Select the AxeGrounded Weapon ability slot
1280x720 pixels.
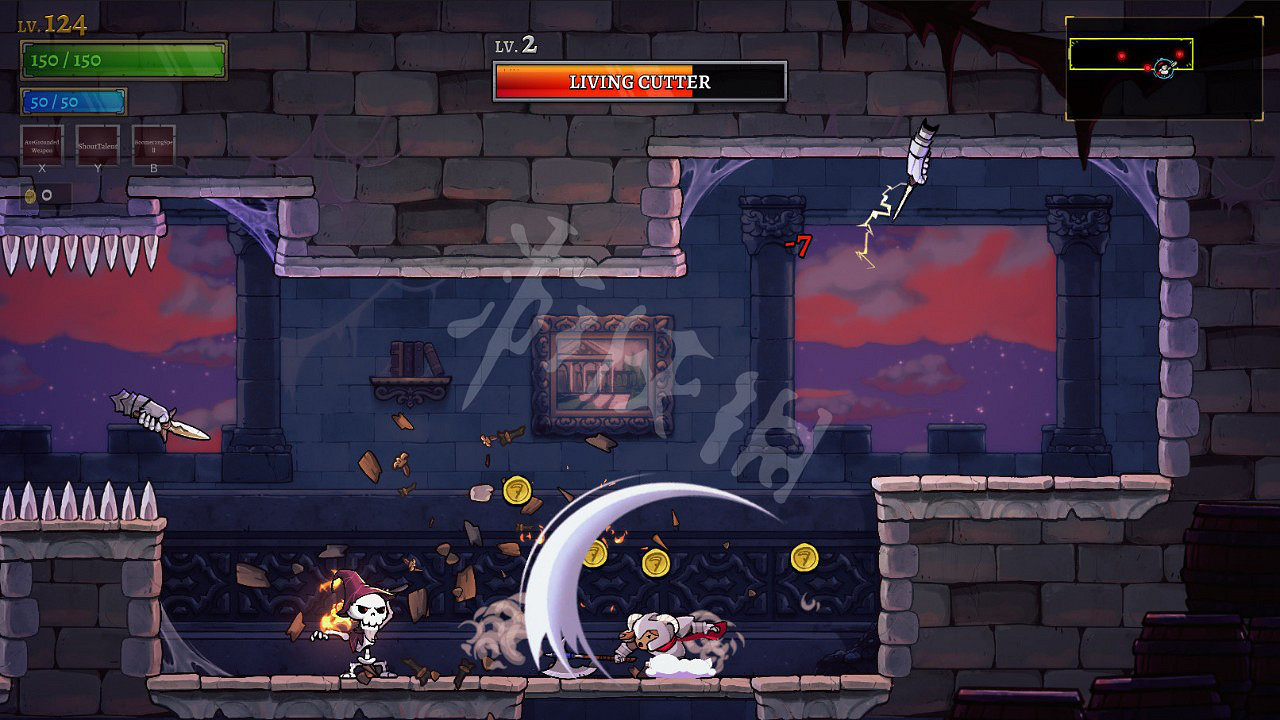click(42, 146)
